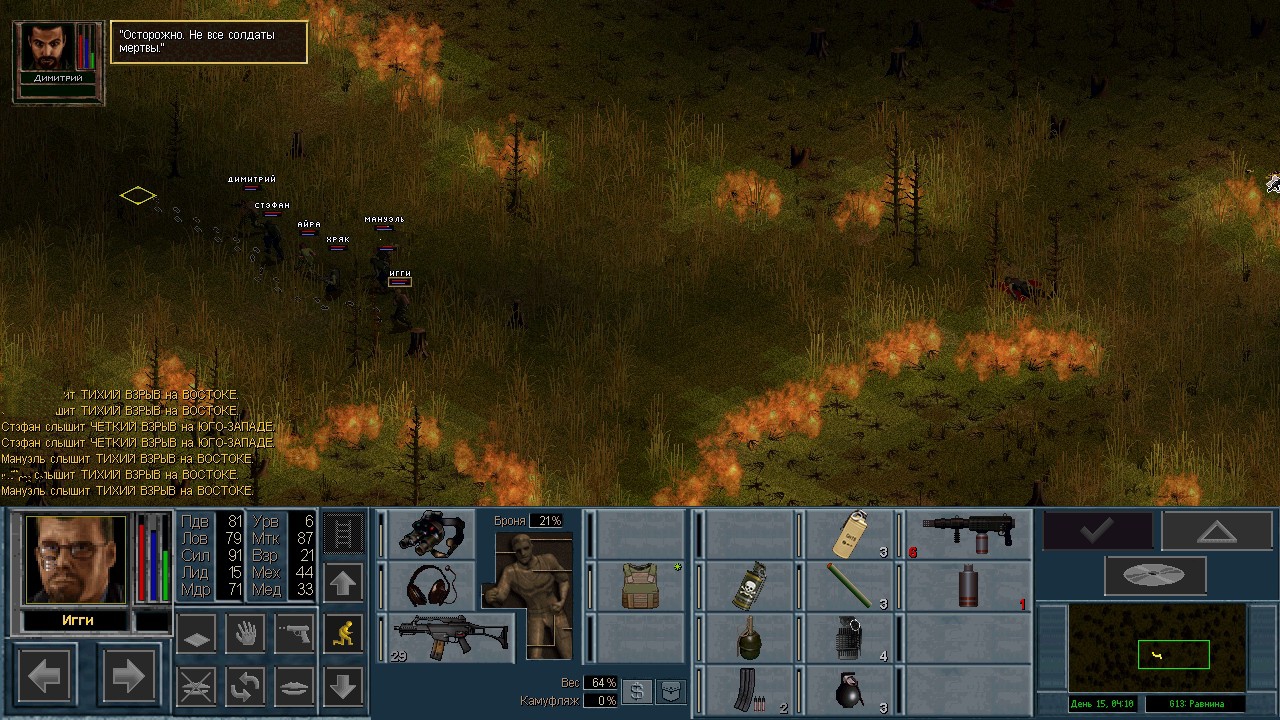Select the skull gas grenade slot
1280x720 pixels.
coord(750,585)
